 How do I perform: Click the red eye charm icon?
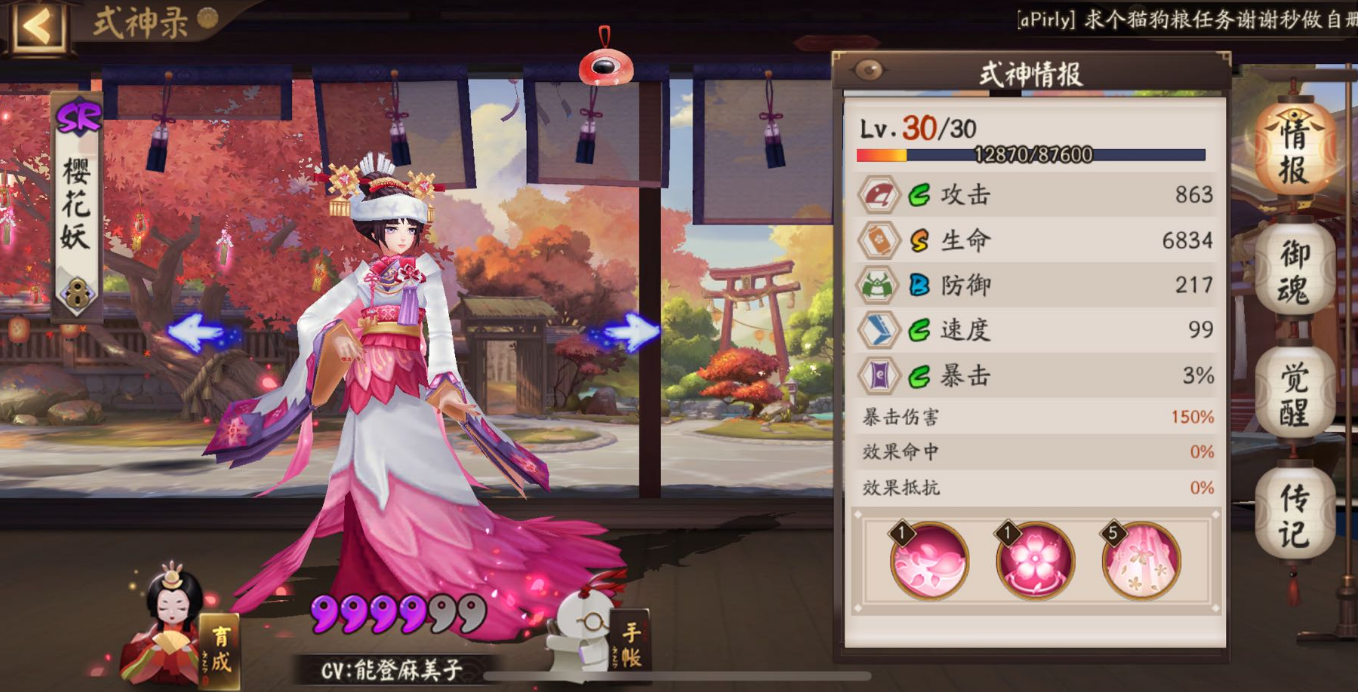(x=606, y=66)
